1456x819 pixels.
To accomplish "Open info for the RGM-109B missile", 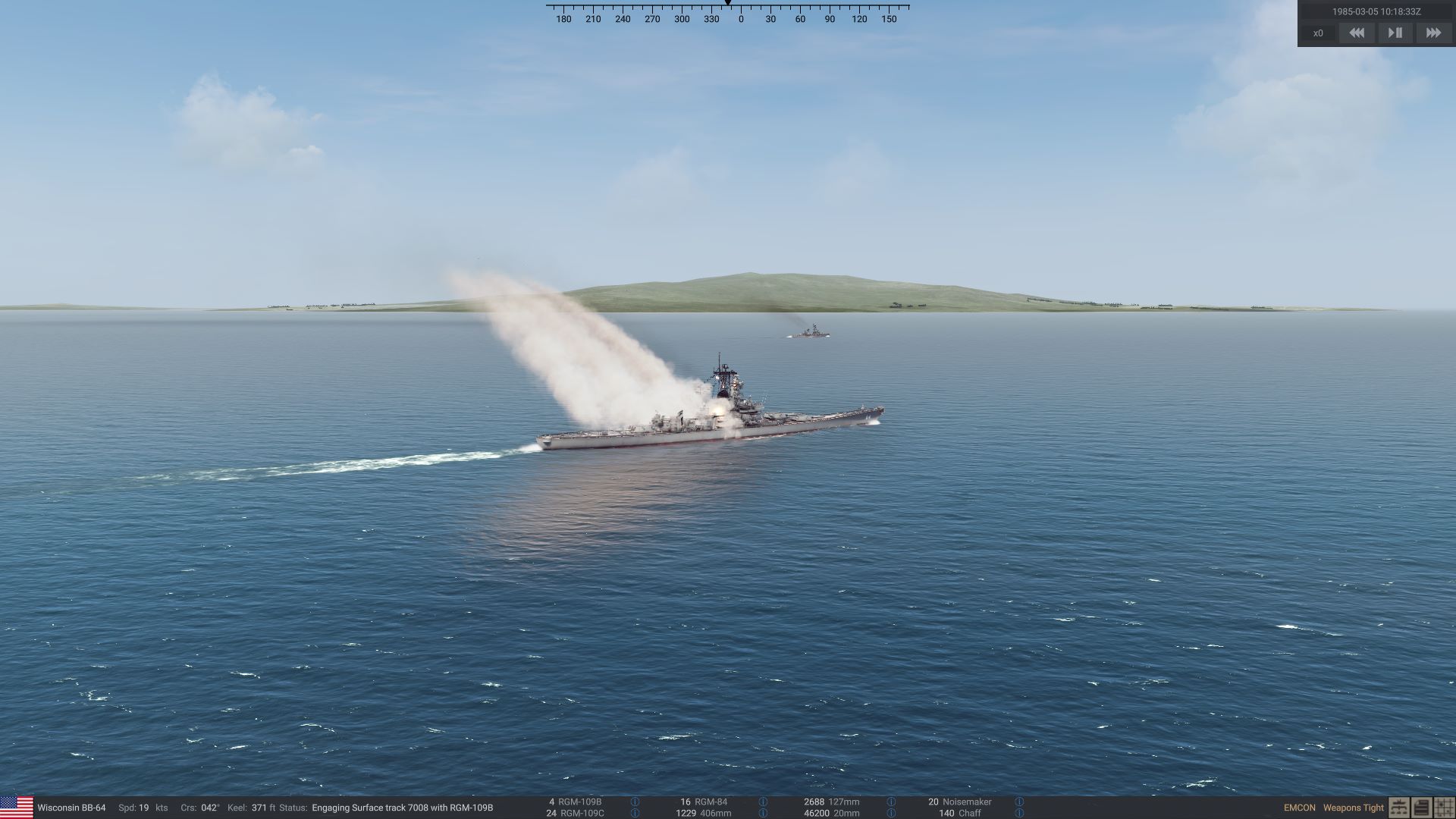I will (635, 802).
